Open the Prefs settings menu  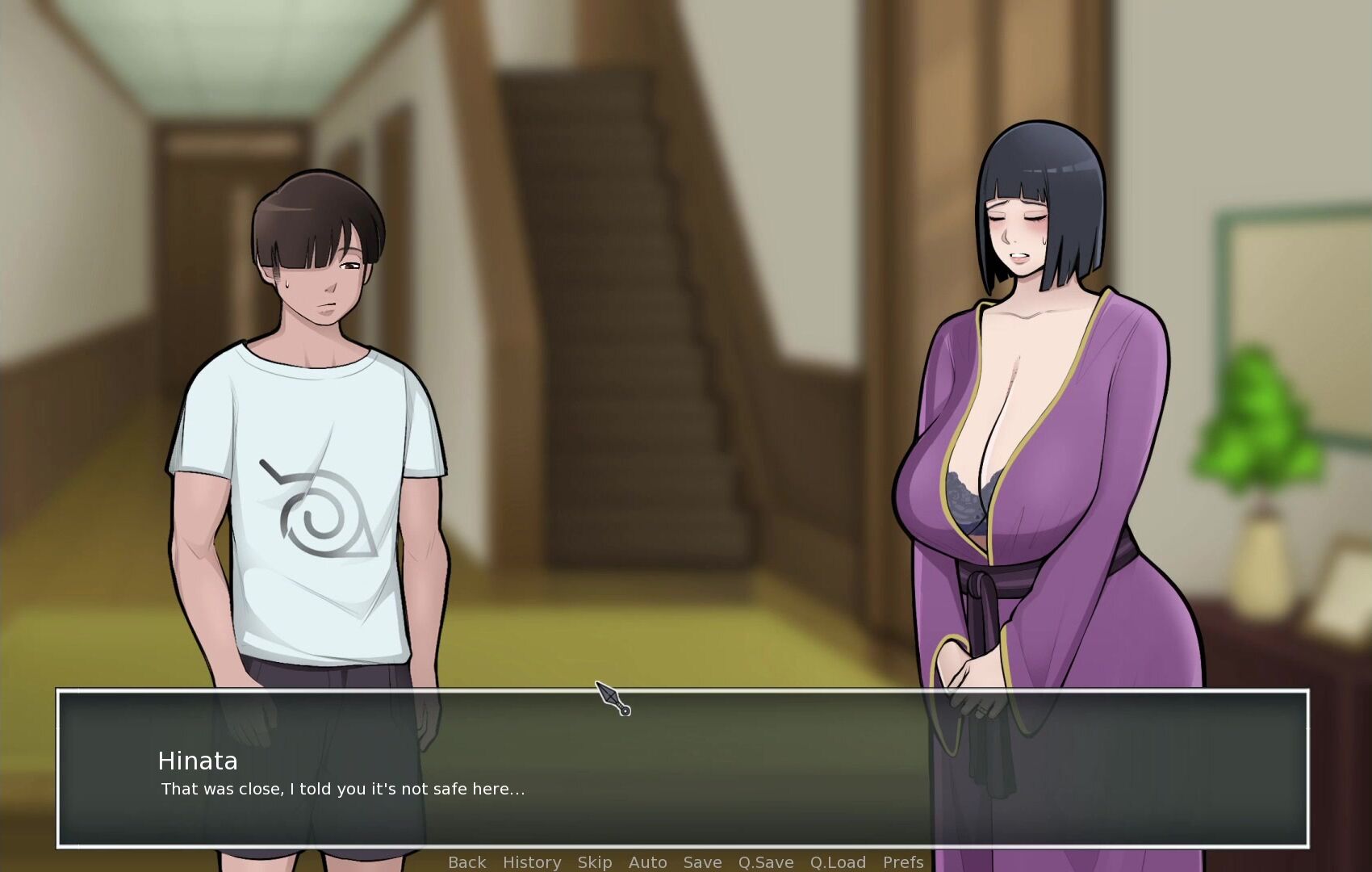903,862
